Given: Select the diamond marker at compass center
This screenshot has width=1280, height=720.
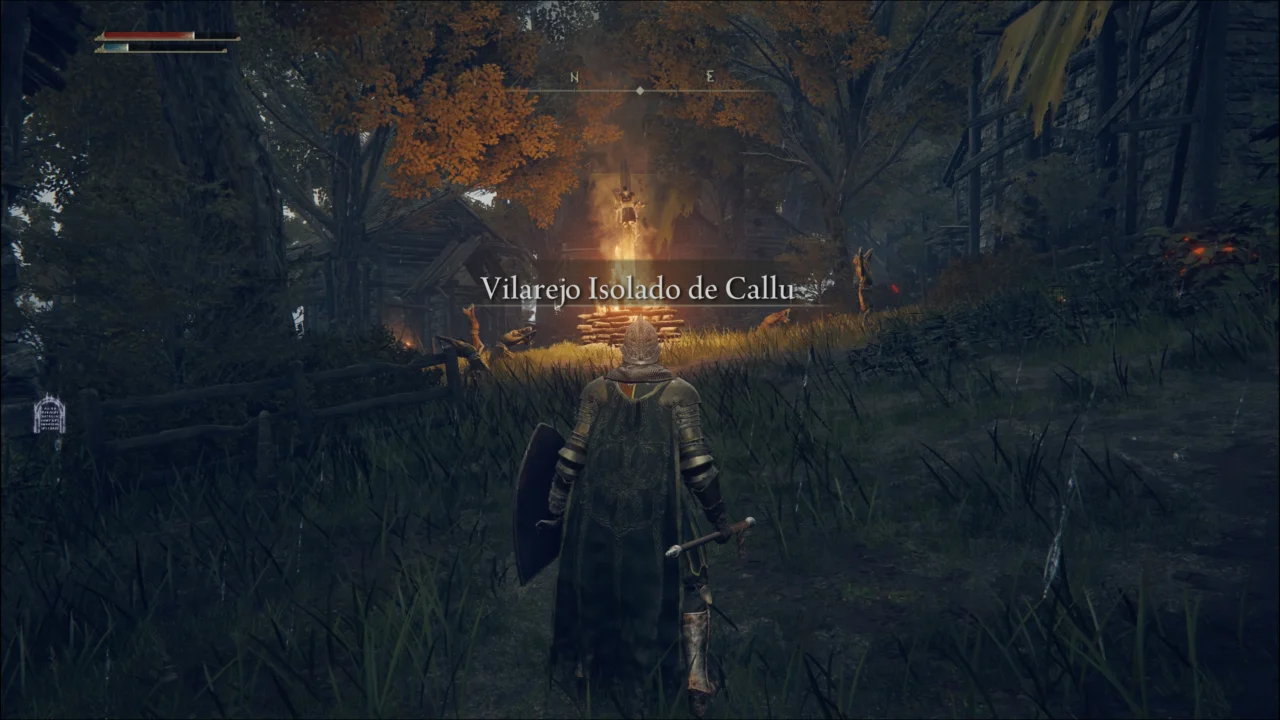Looking at the screenshot, I should (x=640, y=91).
